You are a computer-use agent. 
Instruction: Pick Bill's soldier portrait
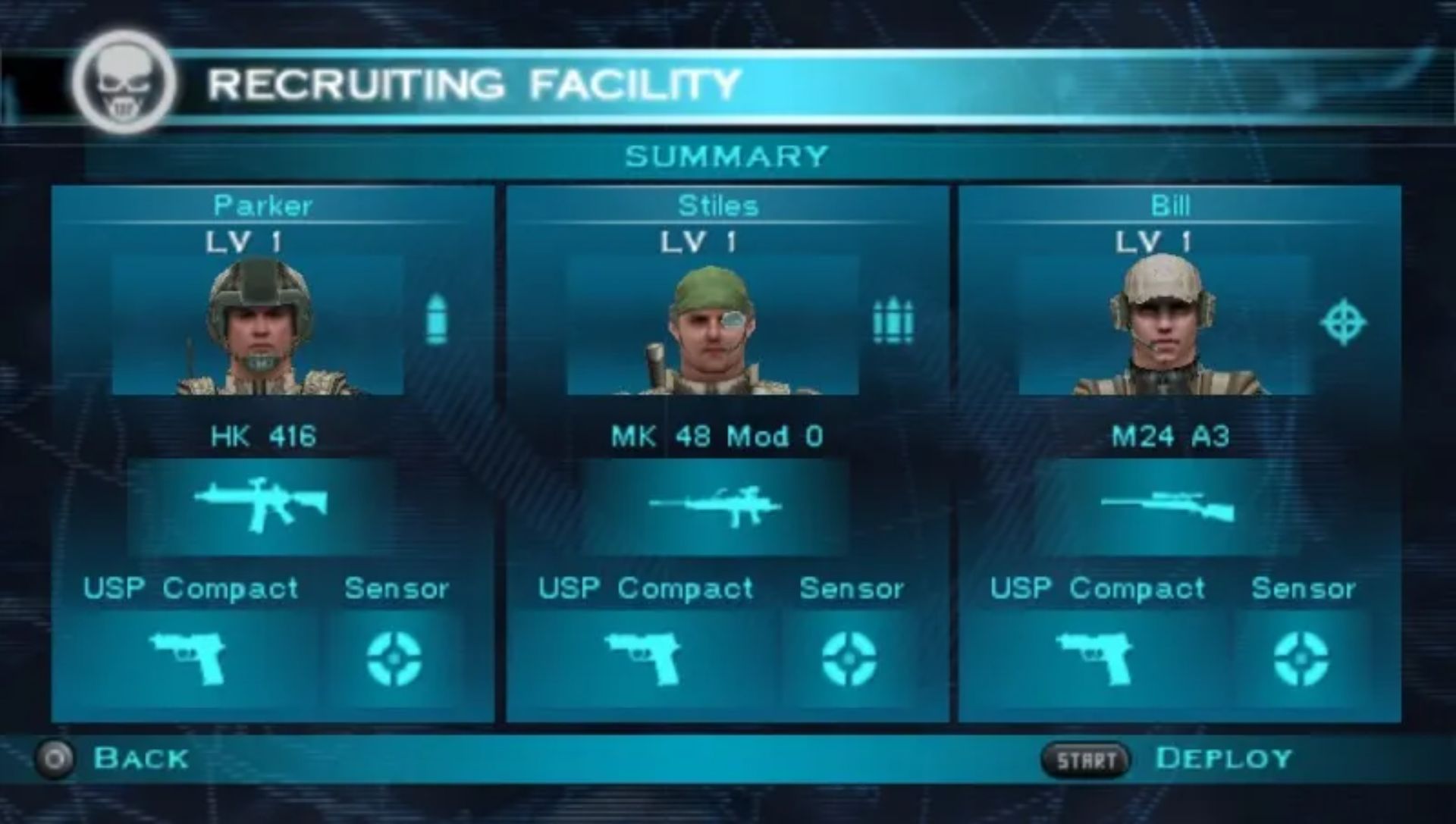click(x=1164, y=326)
